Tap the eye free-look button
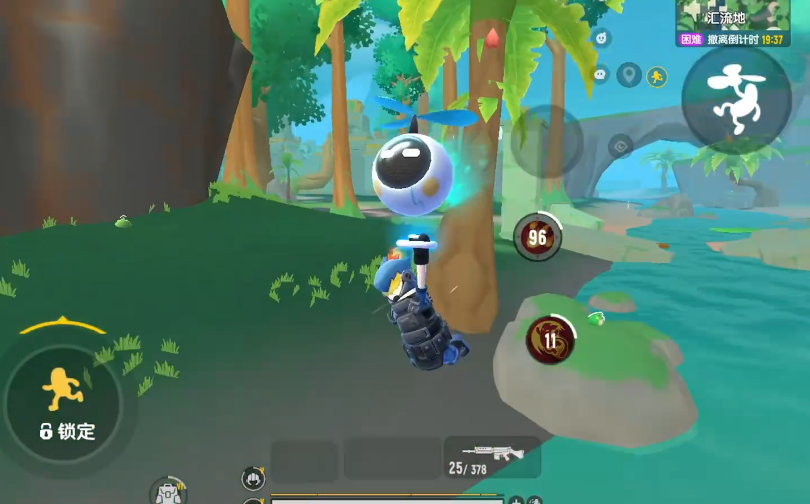The width and height of the screenshot is (810, 504). tap(620, 146)
